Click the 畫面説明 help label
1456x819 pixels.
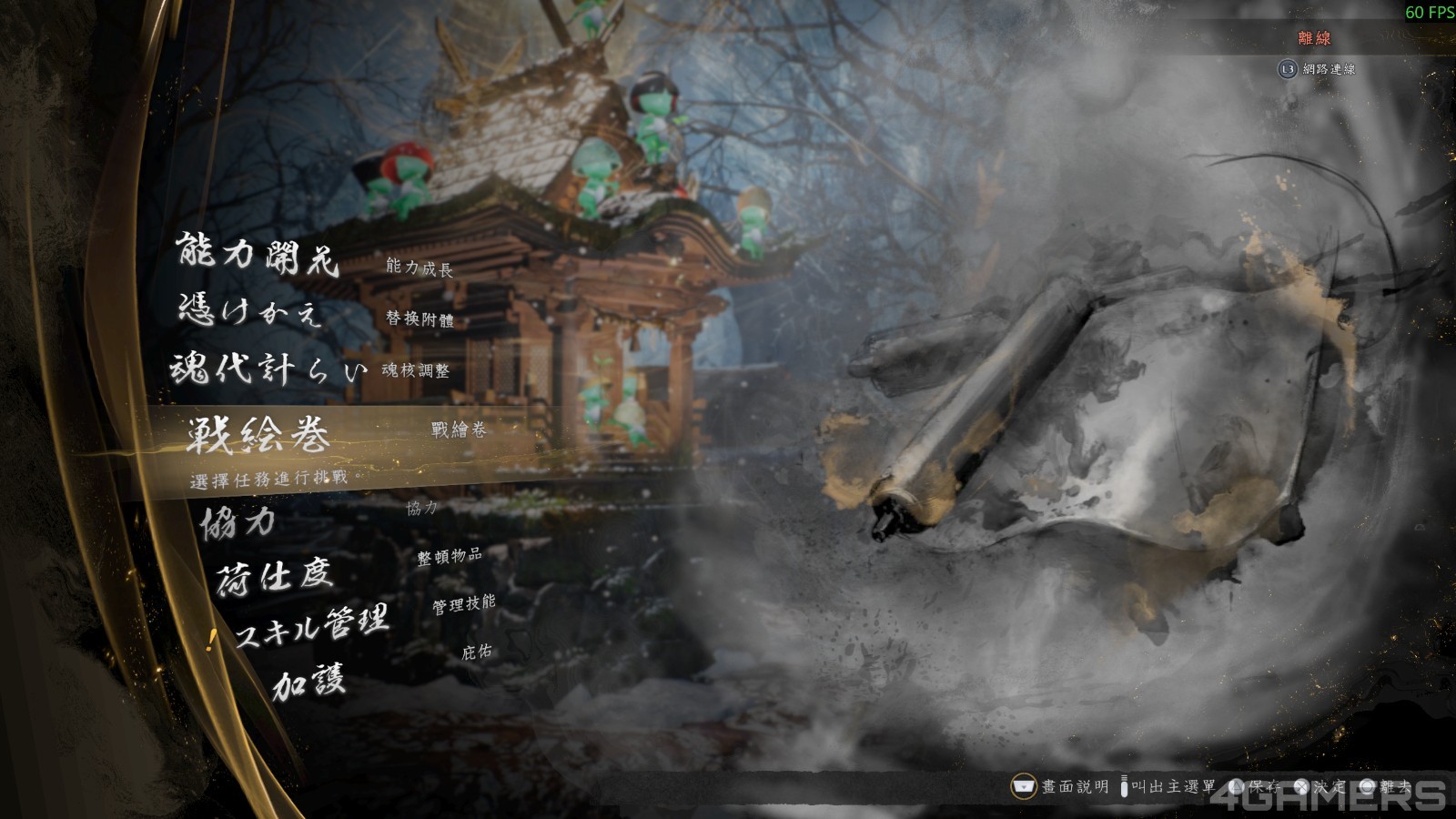1076,784
